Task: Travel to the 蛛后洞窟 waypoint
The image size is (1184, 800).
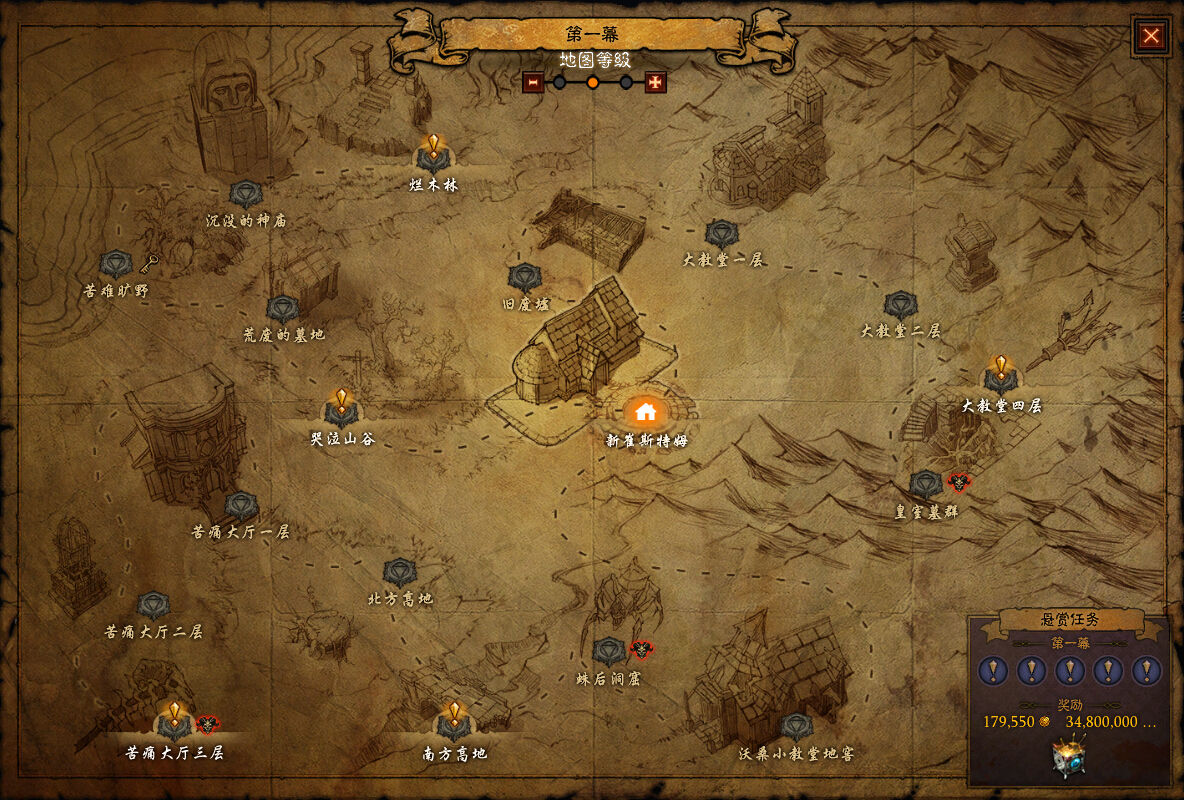Action: 608,652
